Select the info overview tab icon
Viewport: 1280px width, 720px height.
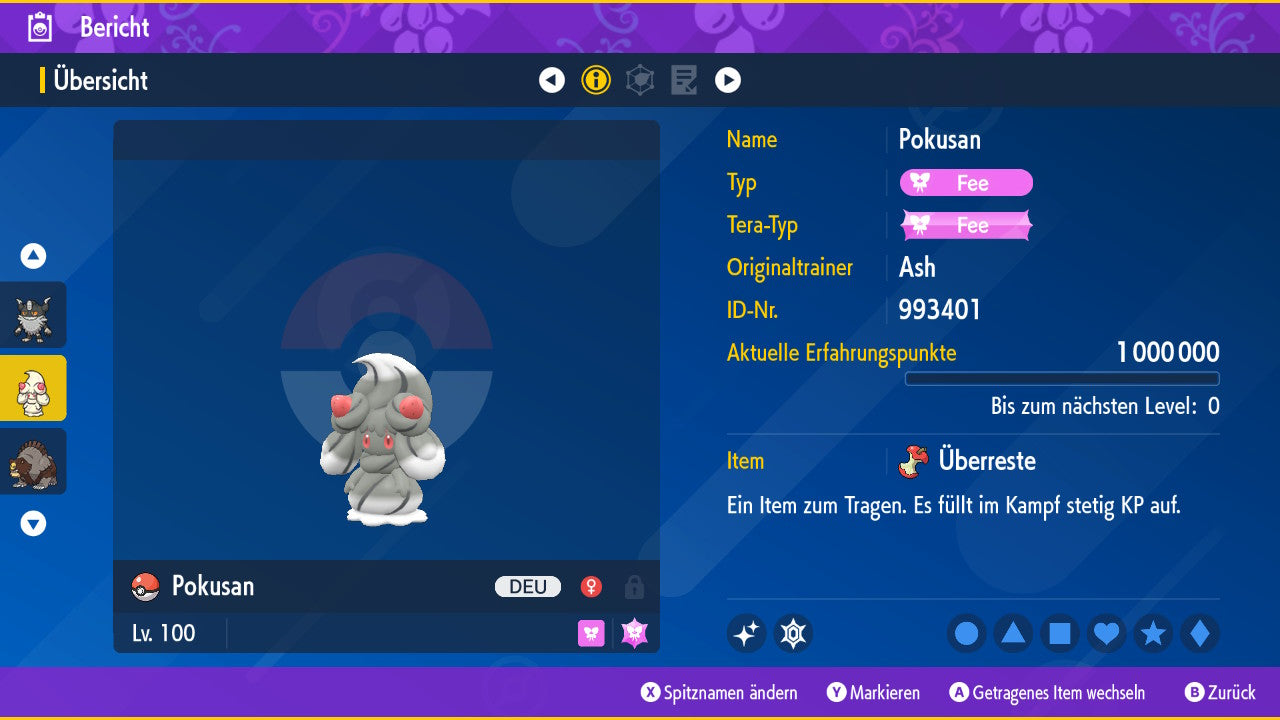[596, 80]
